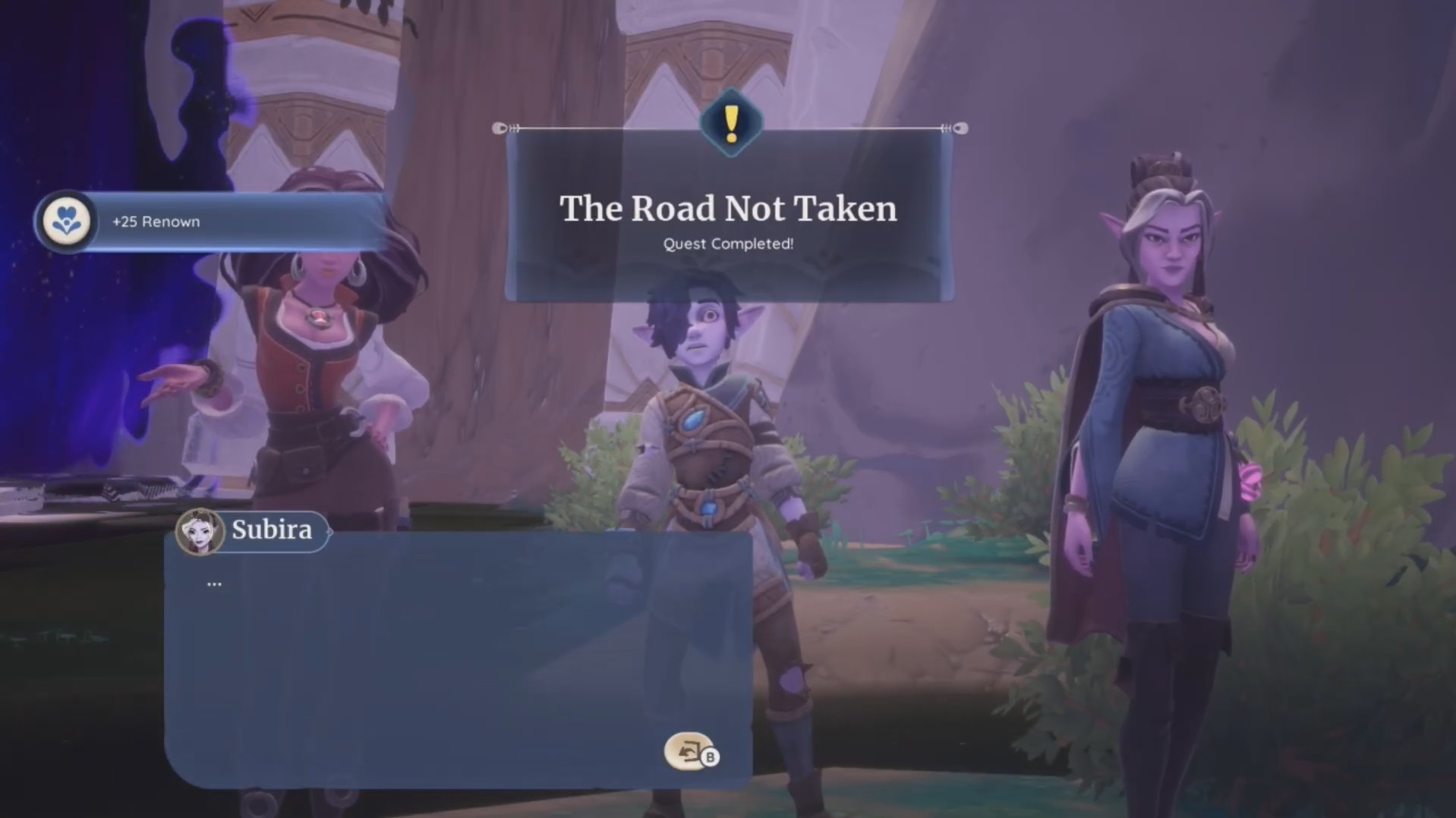Select the exclamation mark quest icon
Viewport: 1456px width, 818px height.
click(x=730, y=121)
